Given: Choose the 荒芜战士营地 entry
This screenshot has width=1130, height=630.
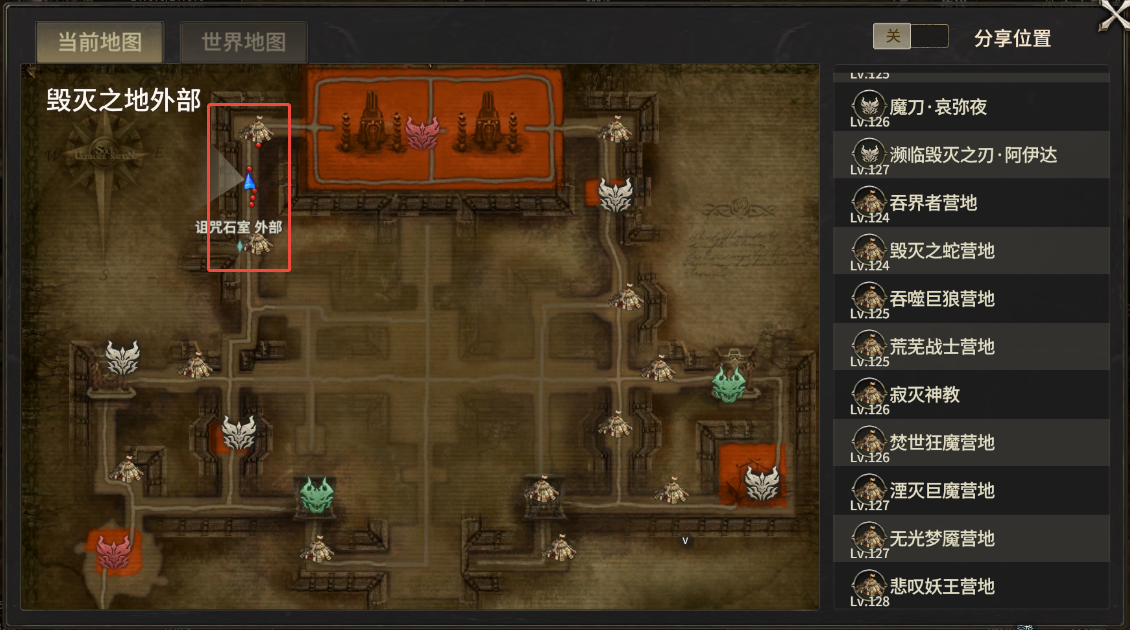Looking at the screenshot, I should tap(941, 347).
